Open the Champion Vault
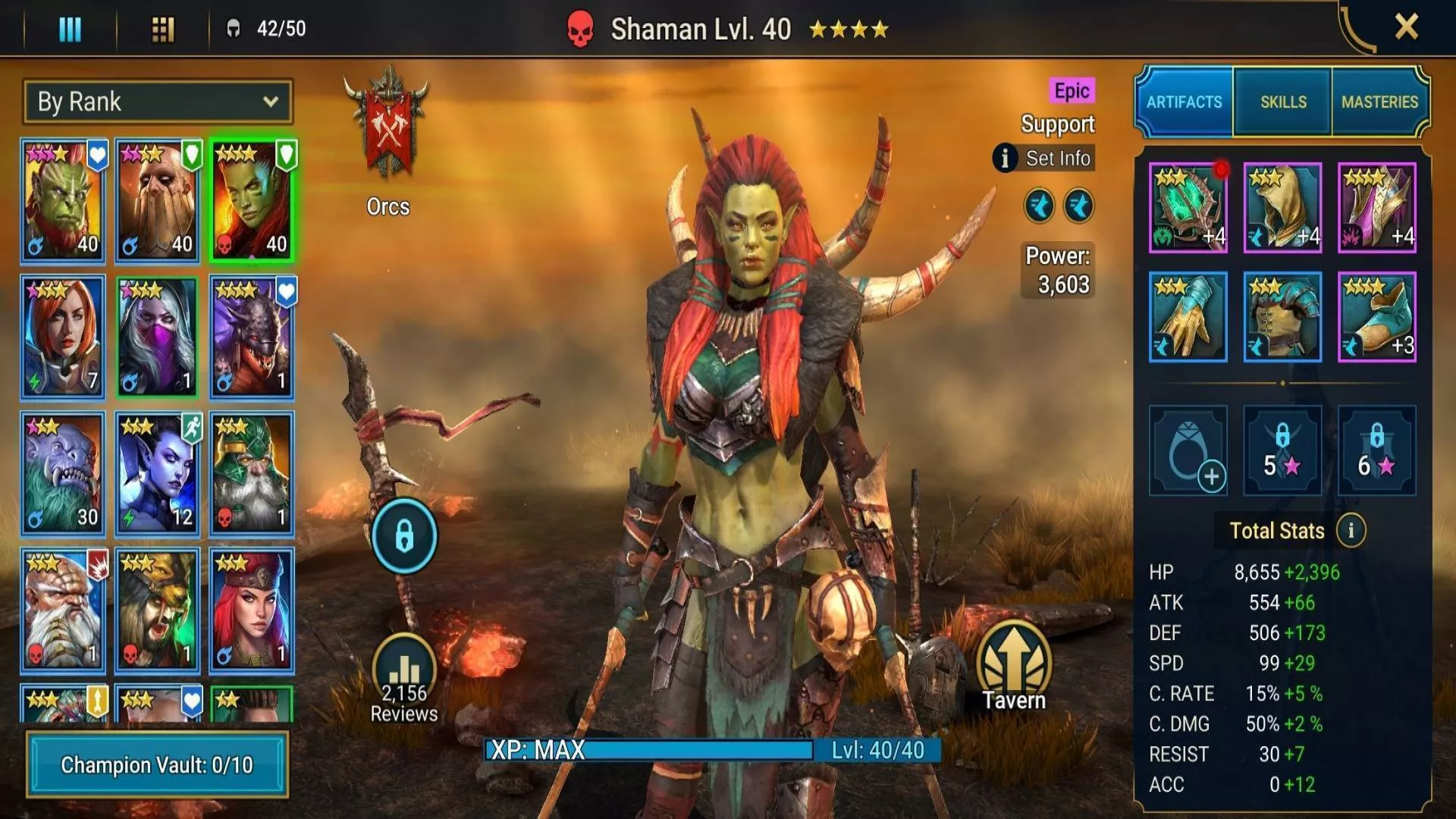 (x=157, y=764)
